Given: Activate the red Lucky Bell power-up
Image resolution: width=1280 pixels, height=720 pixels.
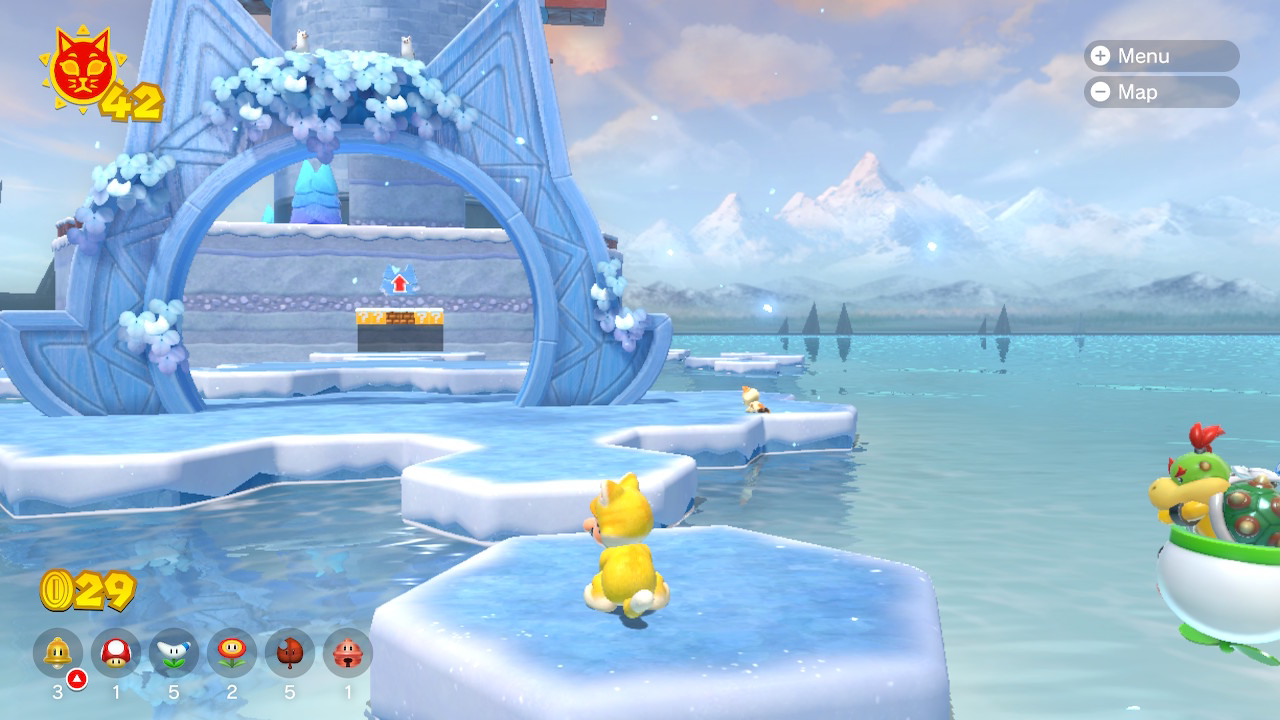Looking at the screenshot, I should click(x=348, y=653).
